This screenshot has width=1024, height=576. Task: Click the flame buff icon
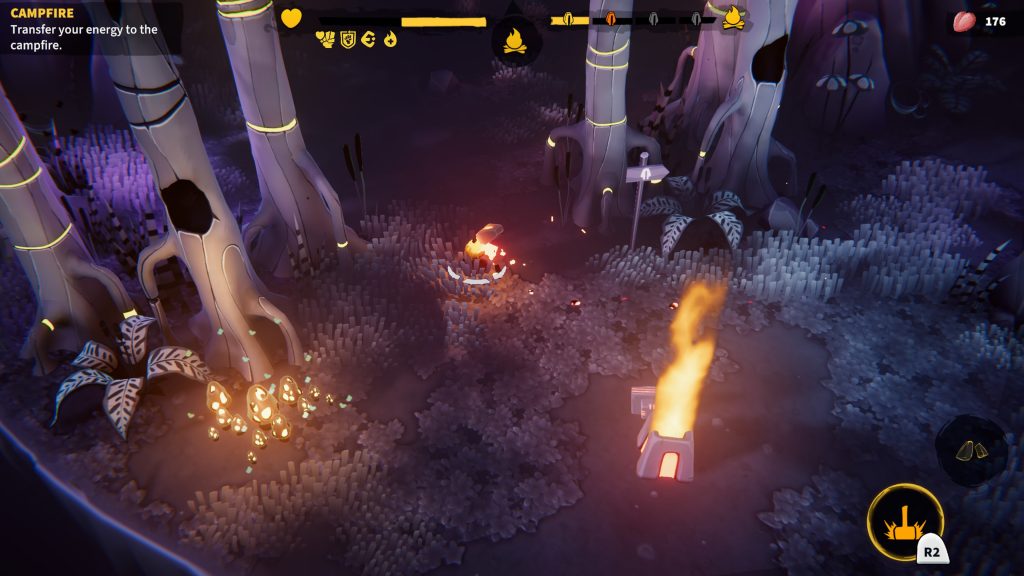point(390,39)
